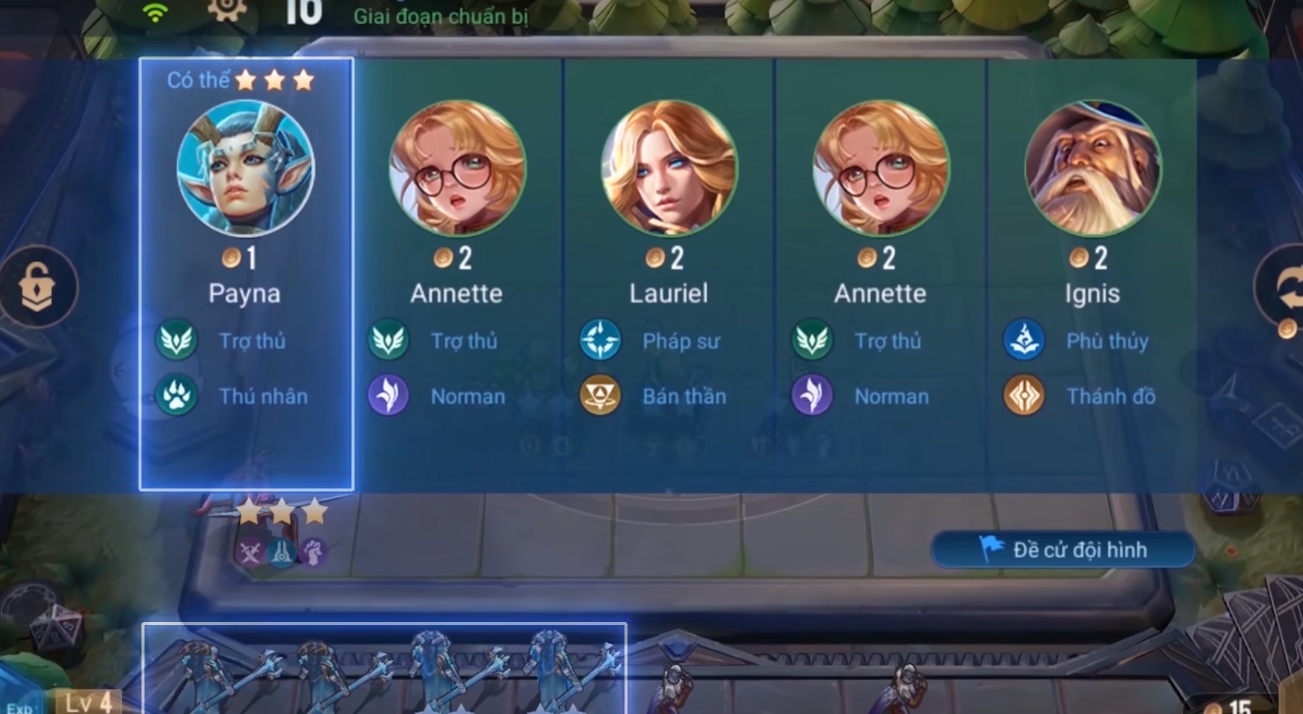
Task: Open the settings gear
Action: pos(227,10)
